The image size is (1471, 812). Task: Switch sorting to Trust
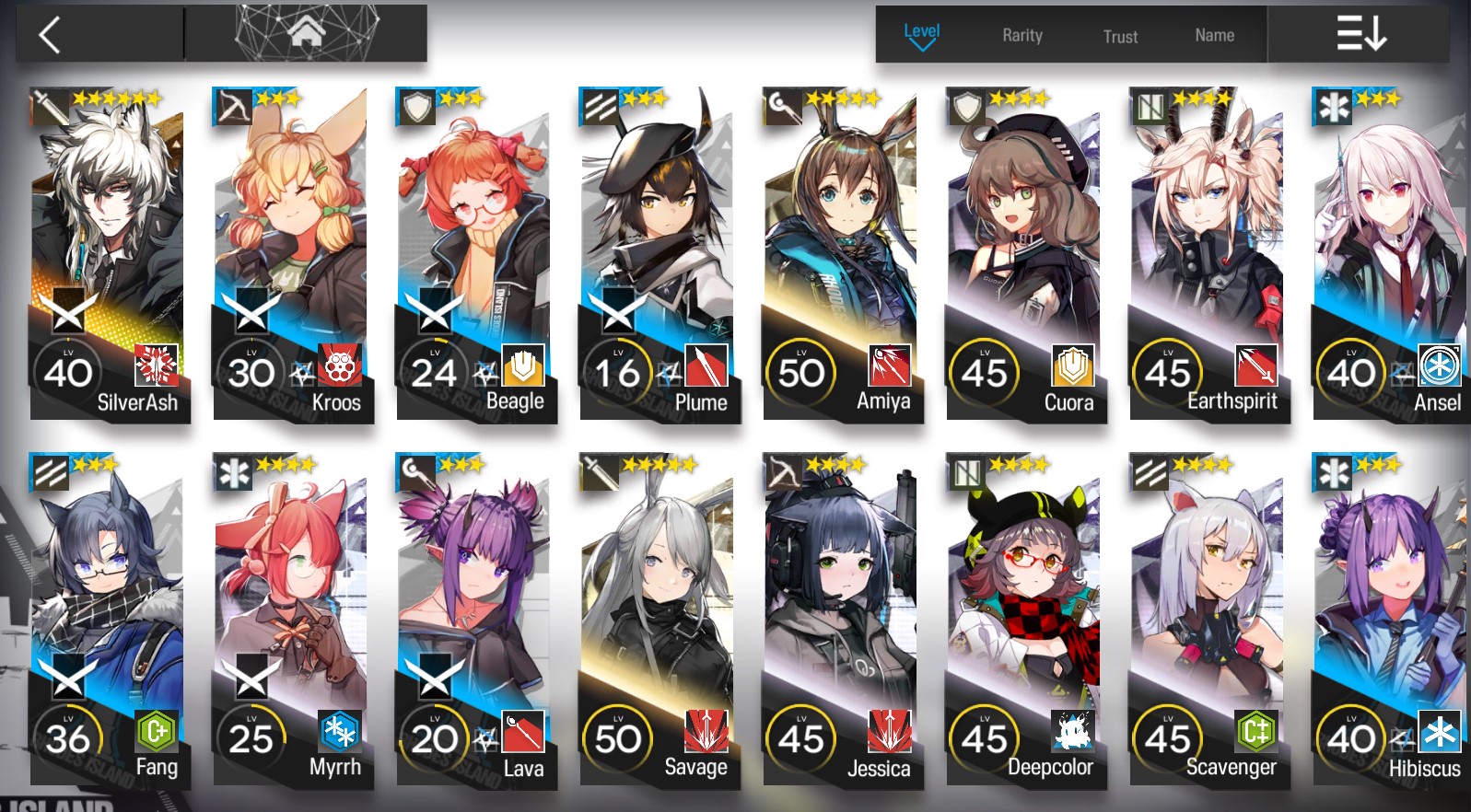point(1119,37)
